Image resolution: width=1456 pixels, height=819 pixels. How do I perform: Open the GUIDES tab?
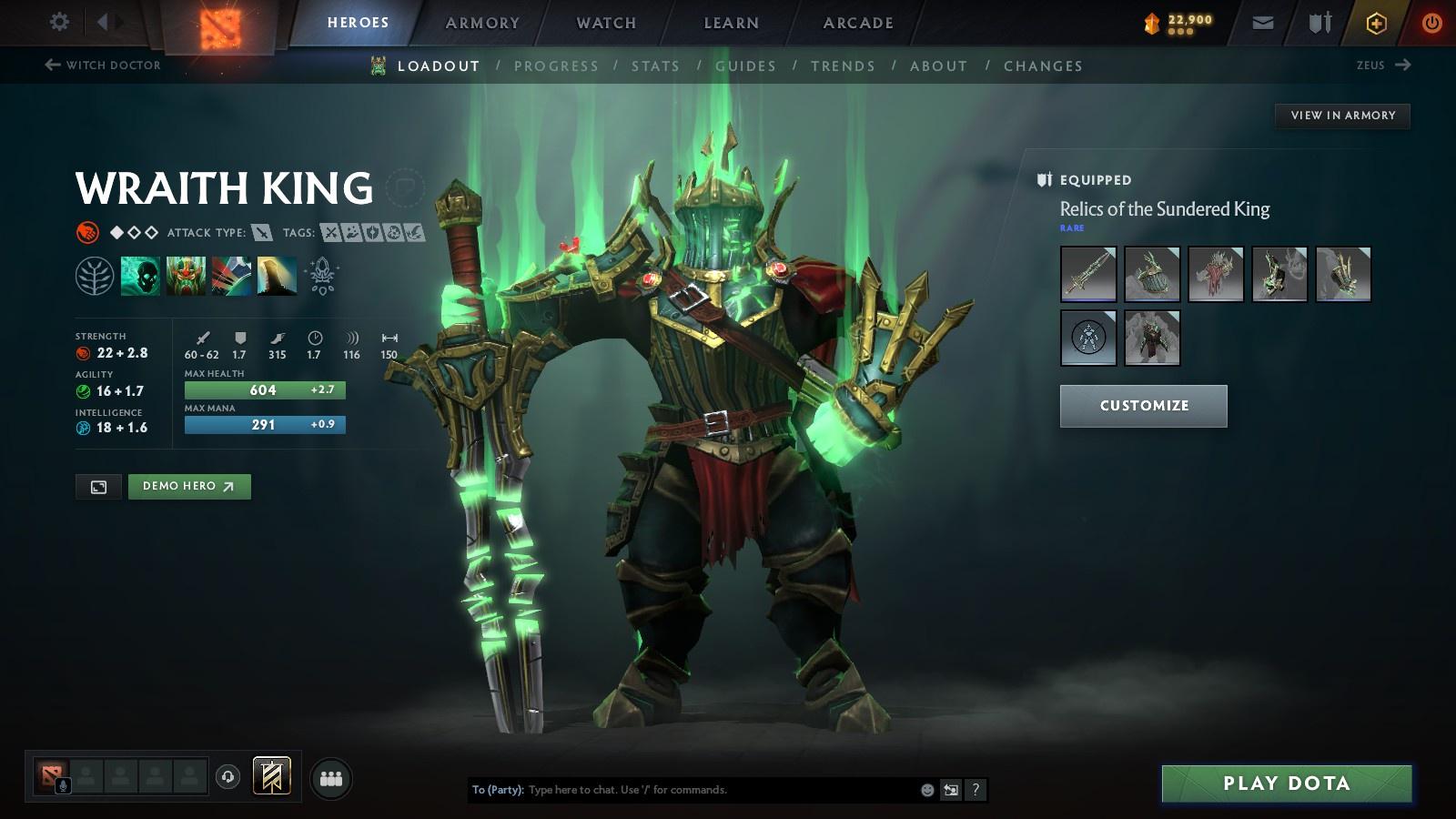point(745,66)
